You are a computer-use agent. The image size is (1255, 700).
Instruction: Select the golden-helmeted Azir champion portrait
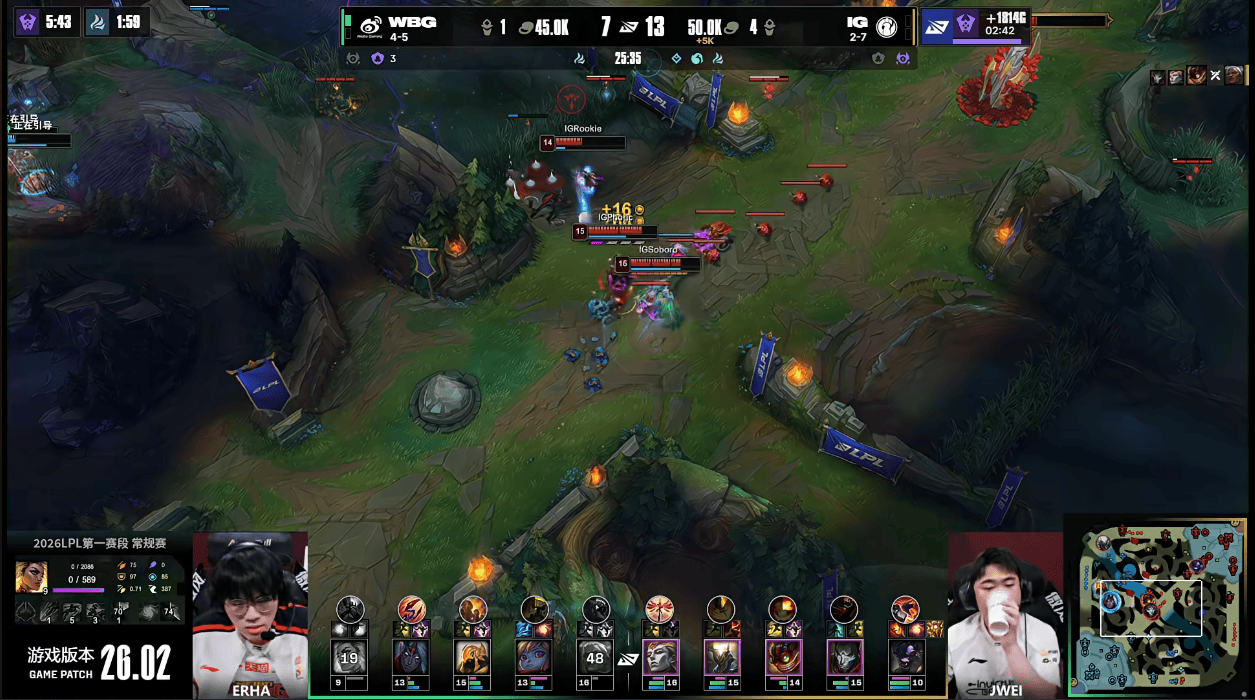(474, 657)
